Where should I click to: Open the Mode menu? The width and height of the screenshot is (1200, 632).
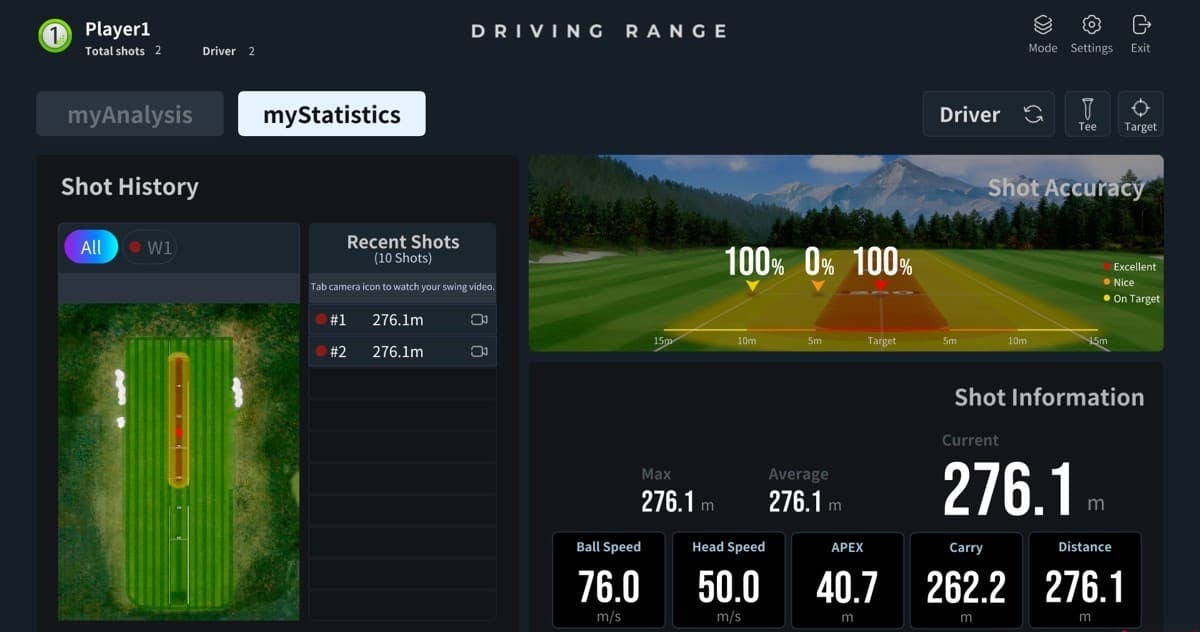click(1042, 33)
